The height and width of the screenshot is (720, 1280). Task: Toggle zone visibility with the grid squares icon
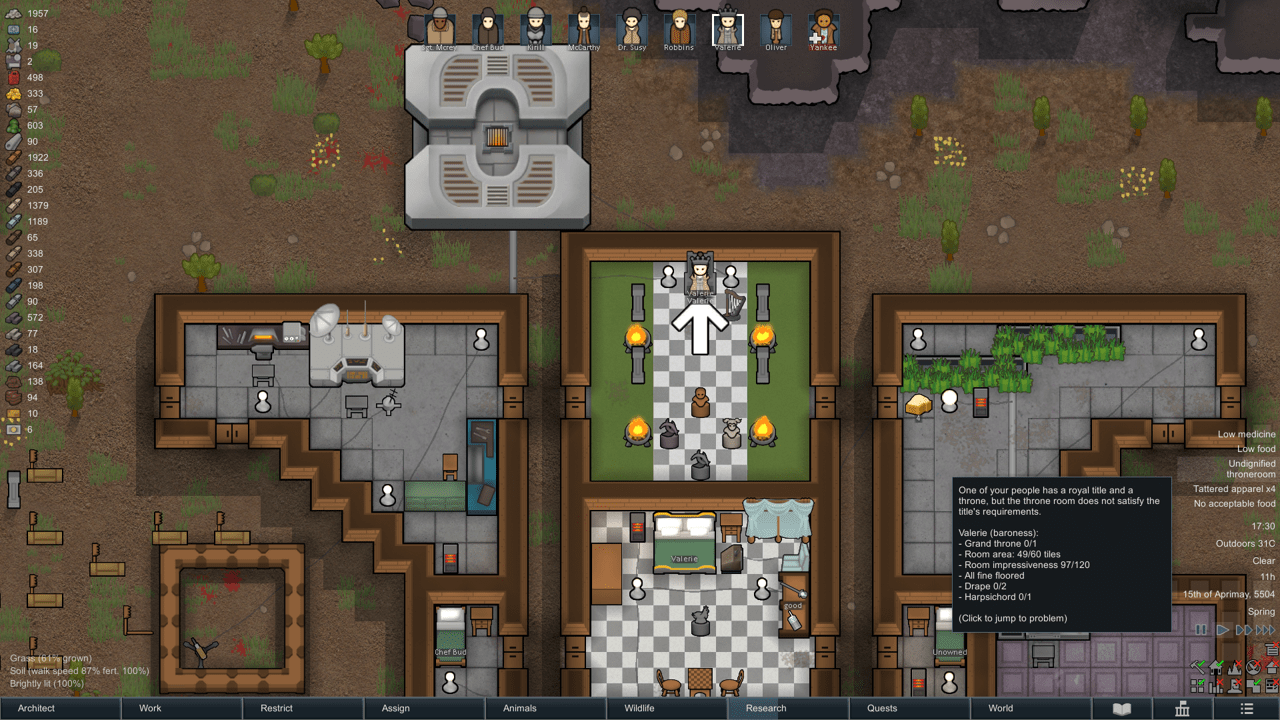[x=1197, y=687]
